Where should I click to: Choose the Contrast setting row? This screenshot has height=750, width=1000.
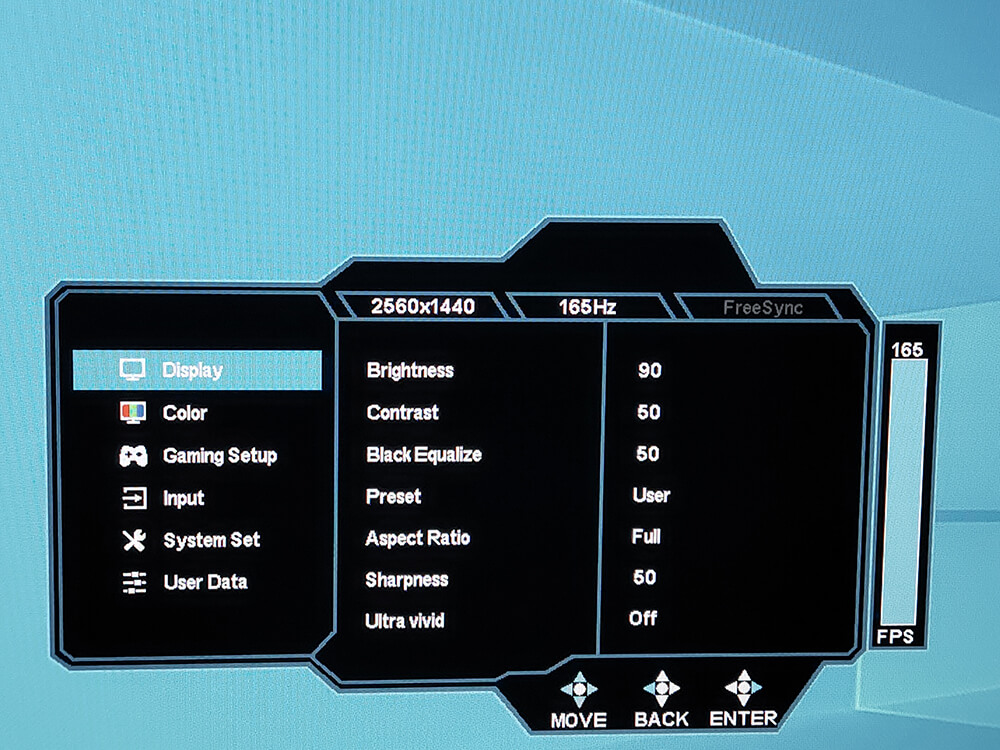(403, 413)
